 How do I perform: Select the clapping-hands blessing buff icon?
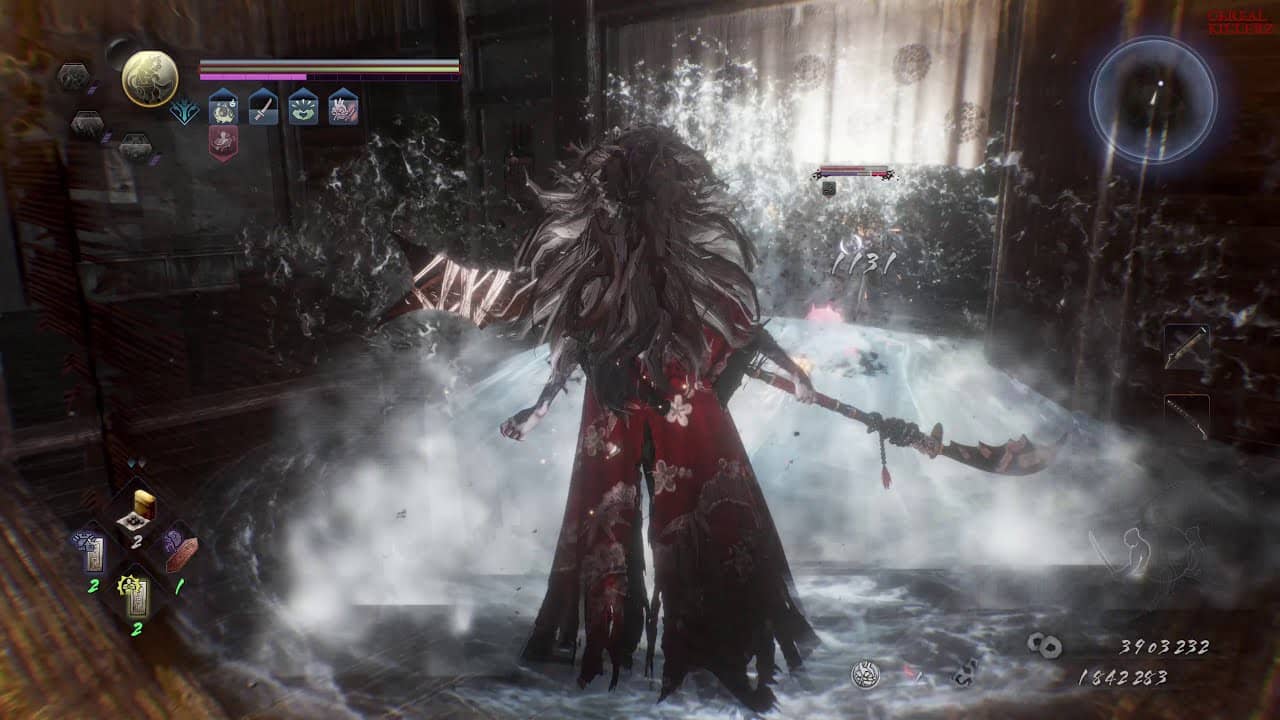coord(303,110)
